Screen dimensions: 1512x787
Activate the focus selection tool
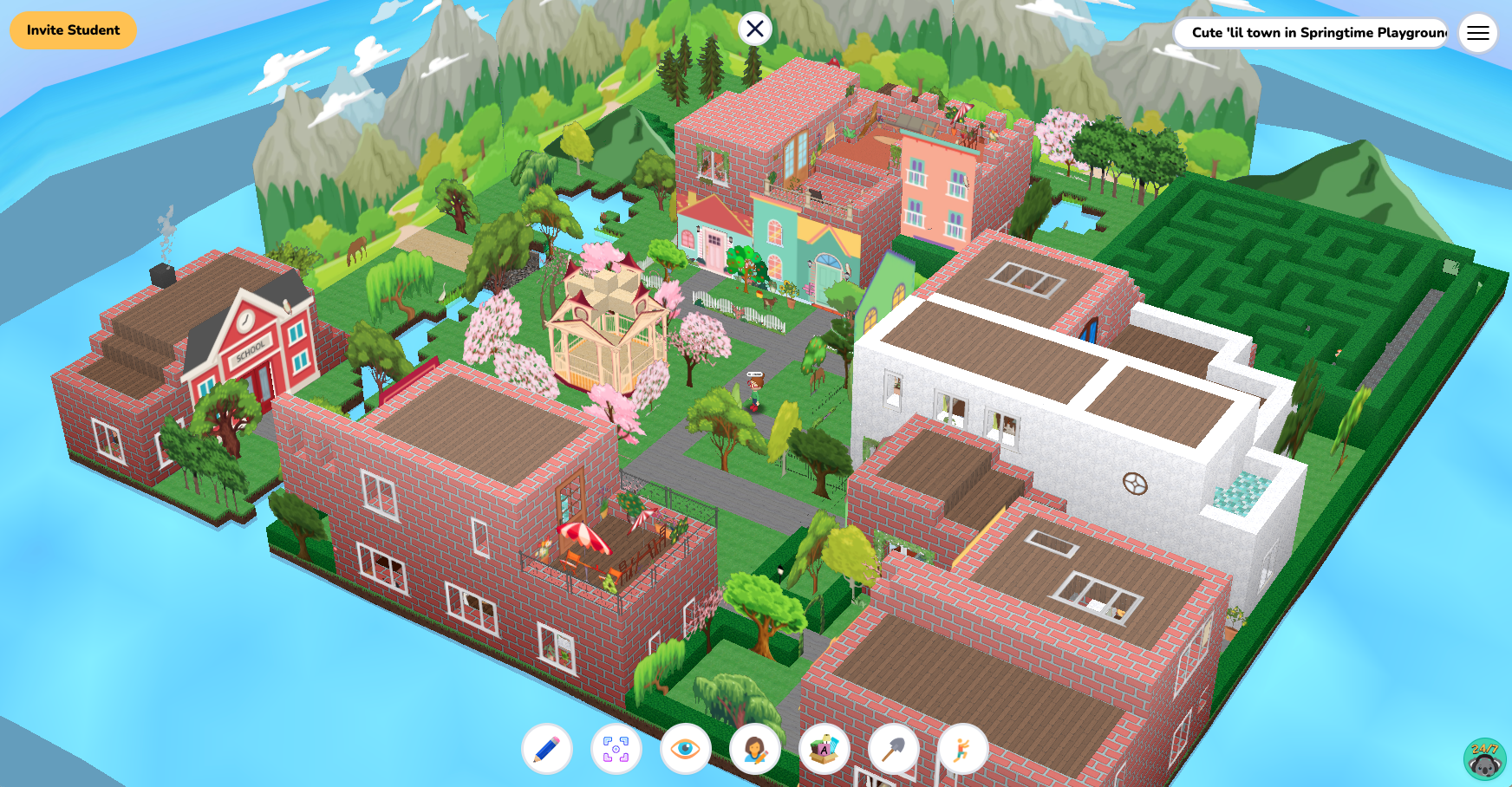[x=616, y=750]
